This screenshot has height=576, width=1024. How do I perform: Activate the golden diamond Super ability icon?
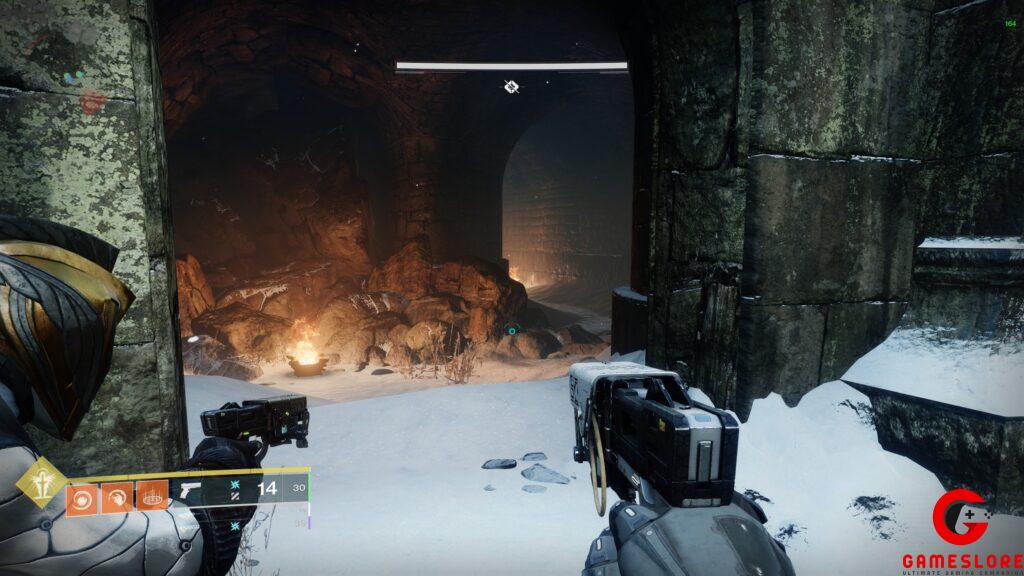(x=41, y=482)
